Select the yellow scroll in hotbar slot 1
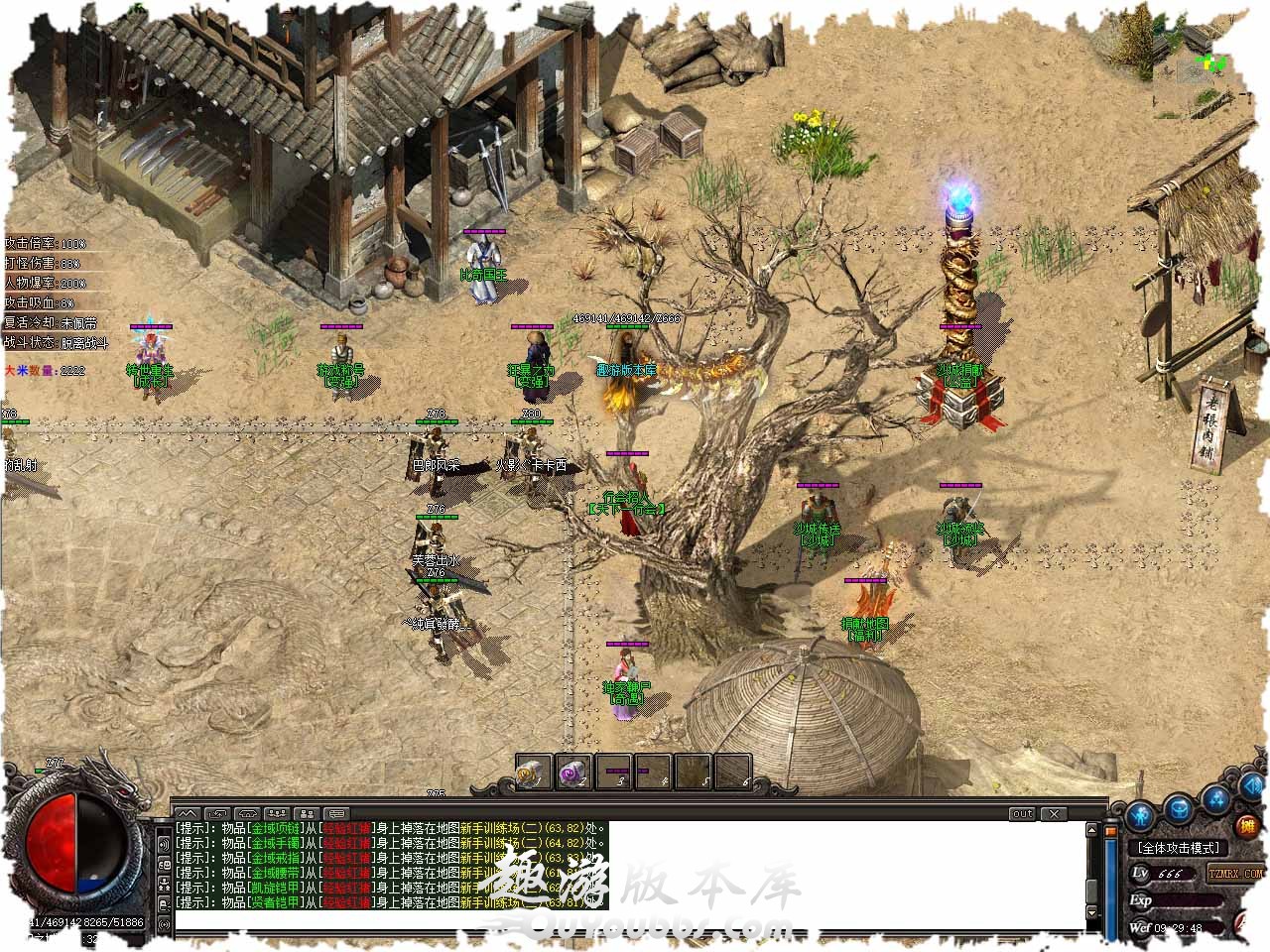The image size is (1270, 952). pyautogui.click(x=534, y=772)
